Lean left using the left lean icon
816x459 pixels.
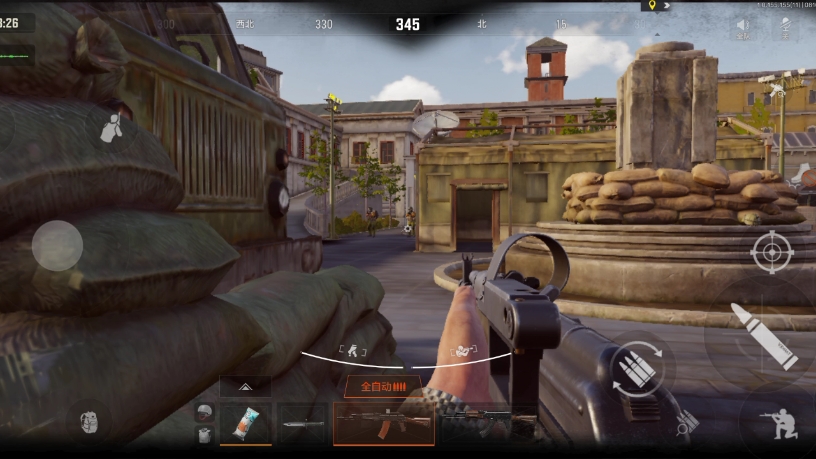(x=354, y=350)
